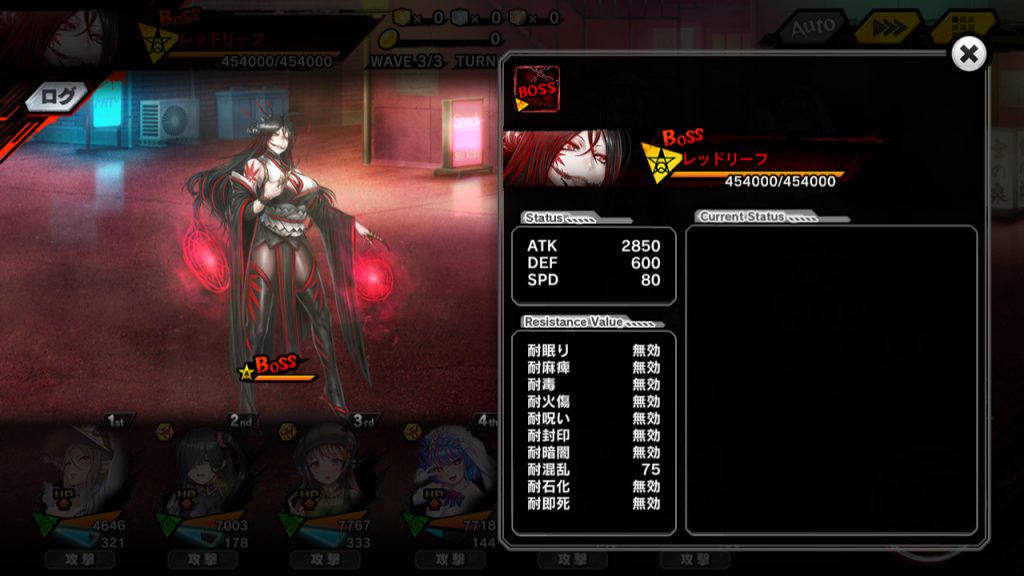Close the boss status popup

pyautogui.click(x=968, y=54)
